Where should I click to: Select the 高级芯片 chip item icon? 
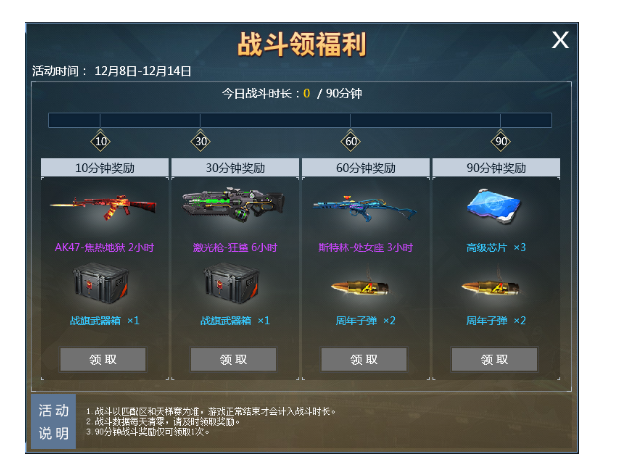coord(495,207)
